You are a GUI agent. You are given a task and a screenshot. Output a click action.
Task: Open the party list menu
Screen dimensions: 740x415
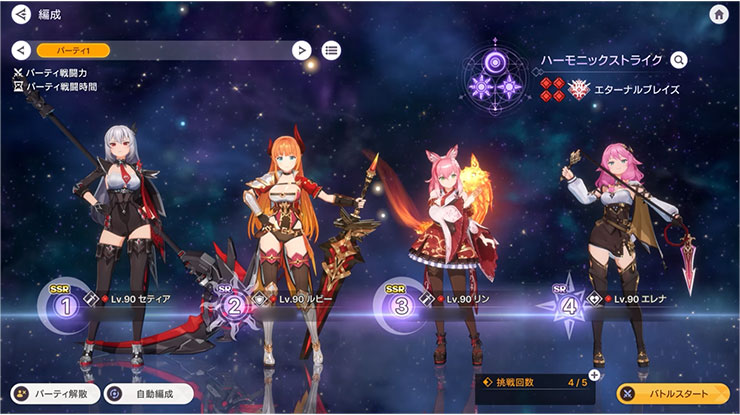coord(331,50)
